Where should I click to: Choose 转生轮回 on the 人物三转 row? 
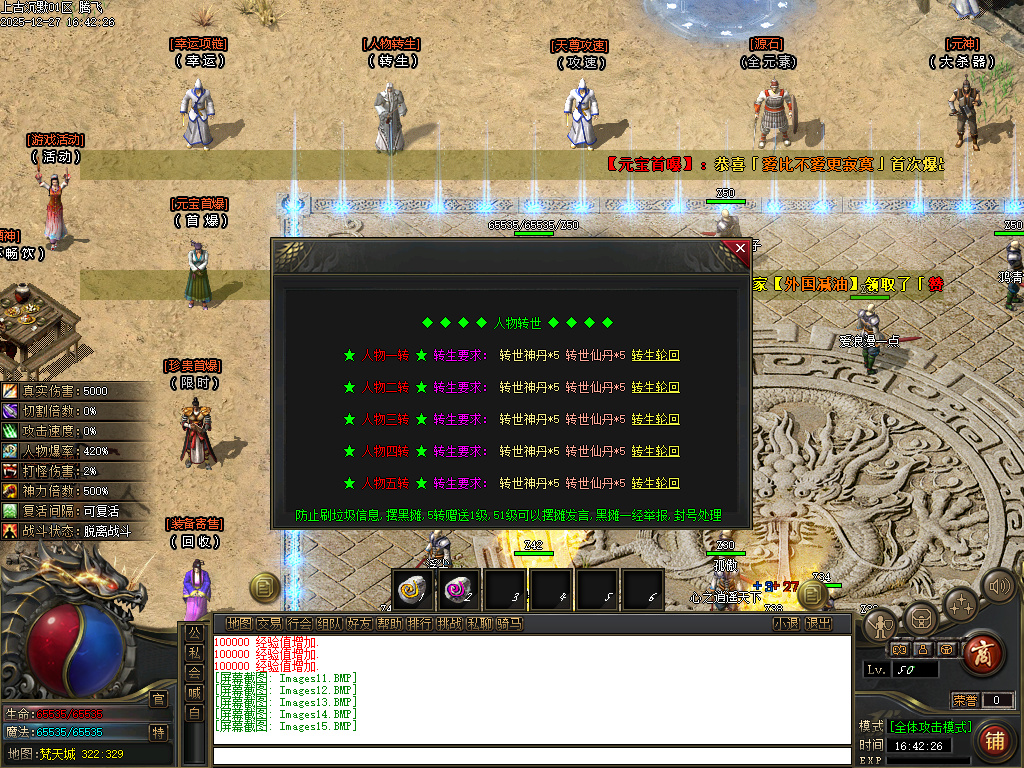coord(655,419)
